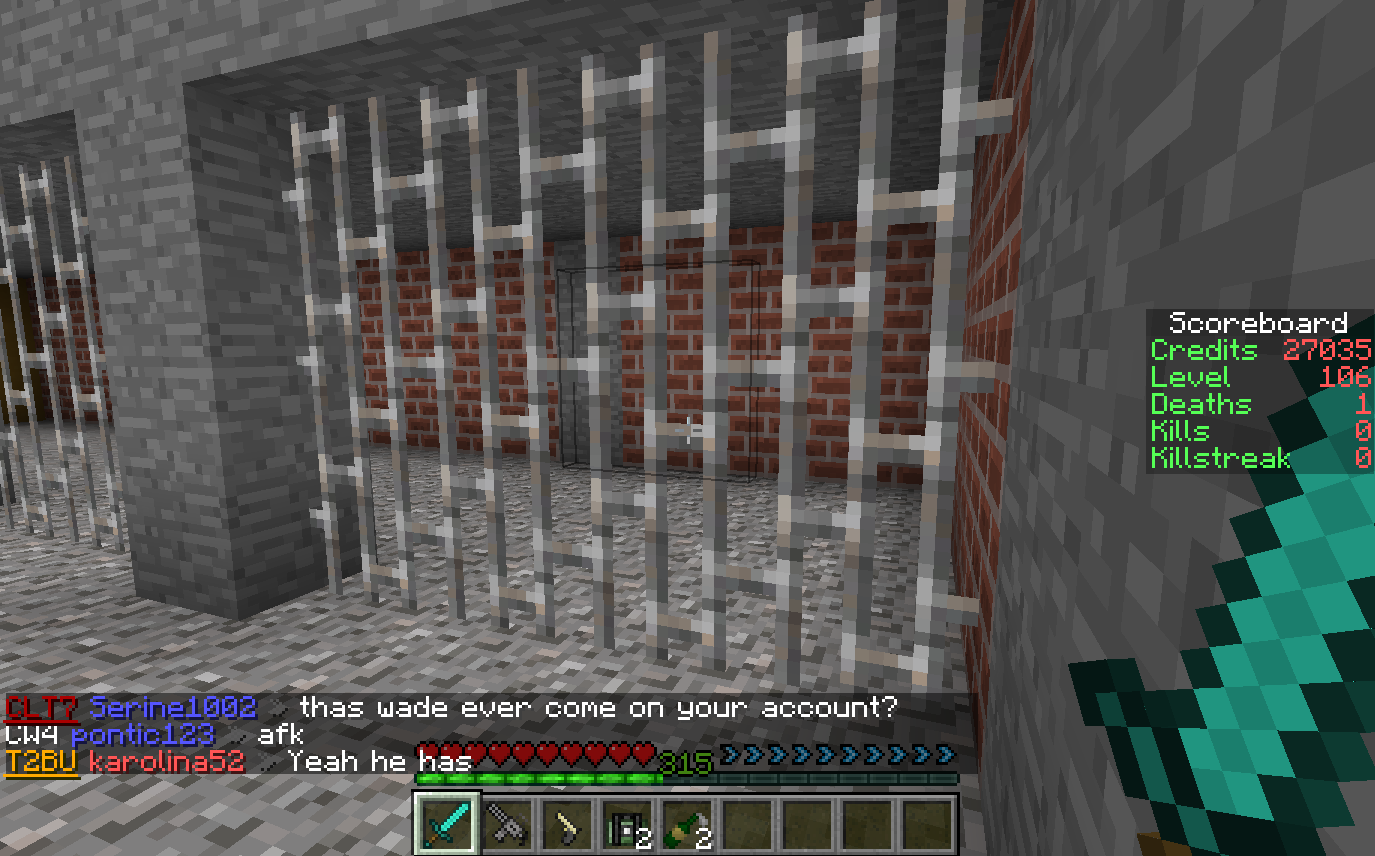
Task: Choose the pistol hotbar slot
Action: click(x=567, y=825)
